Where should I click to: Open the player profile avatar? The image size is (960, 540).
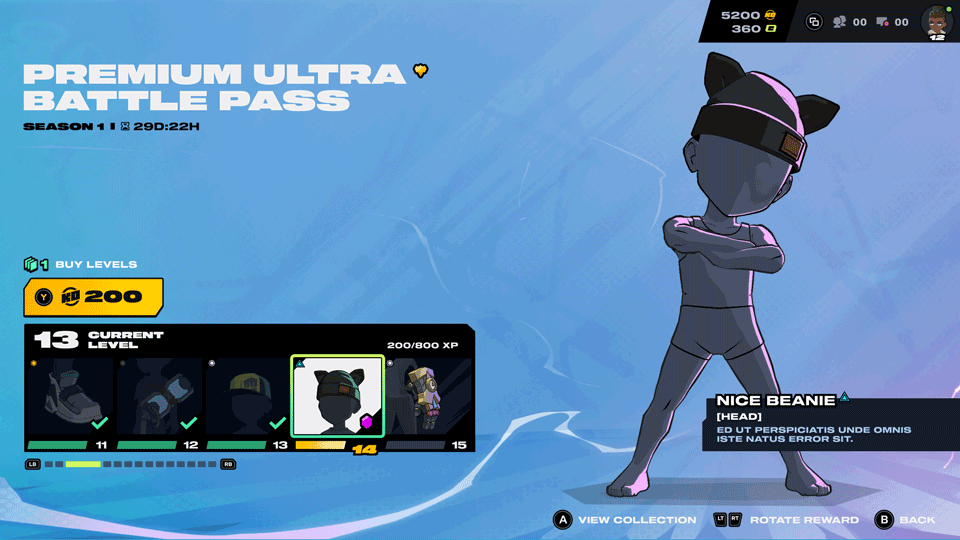coord(937,22)
